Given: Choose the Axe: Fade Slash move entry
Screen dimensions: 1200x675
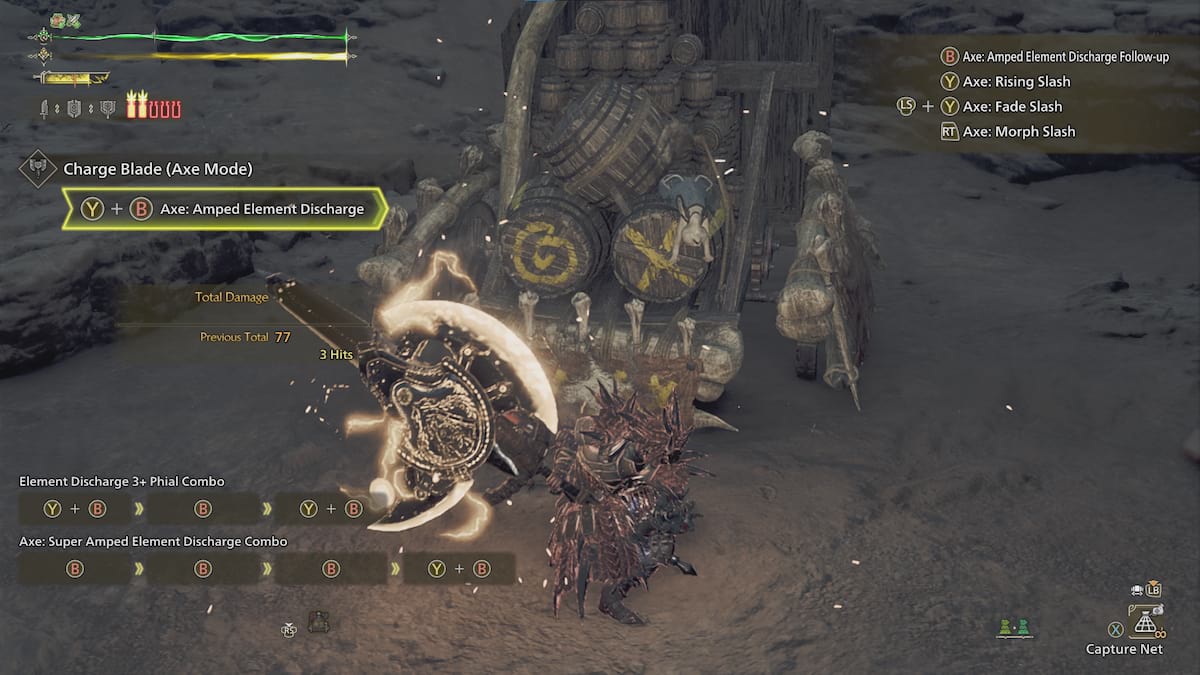Looking at the screenshot, I should coord(1012,106).
